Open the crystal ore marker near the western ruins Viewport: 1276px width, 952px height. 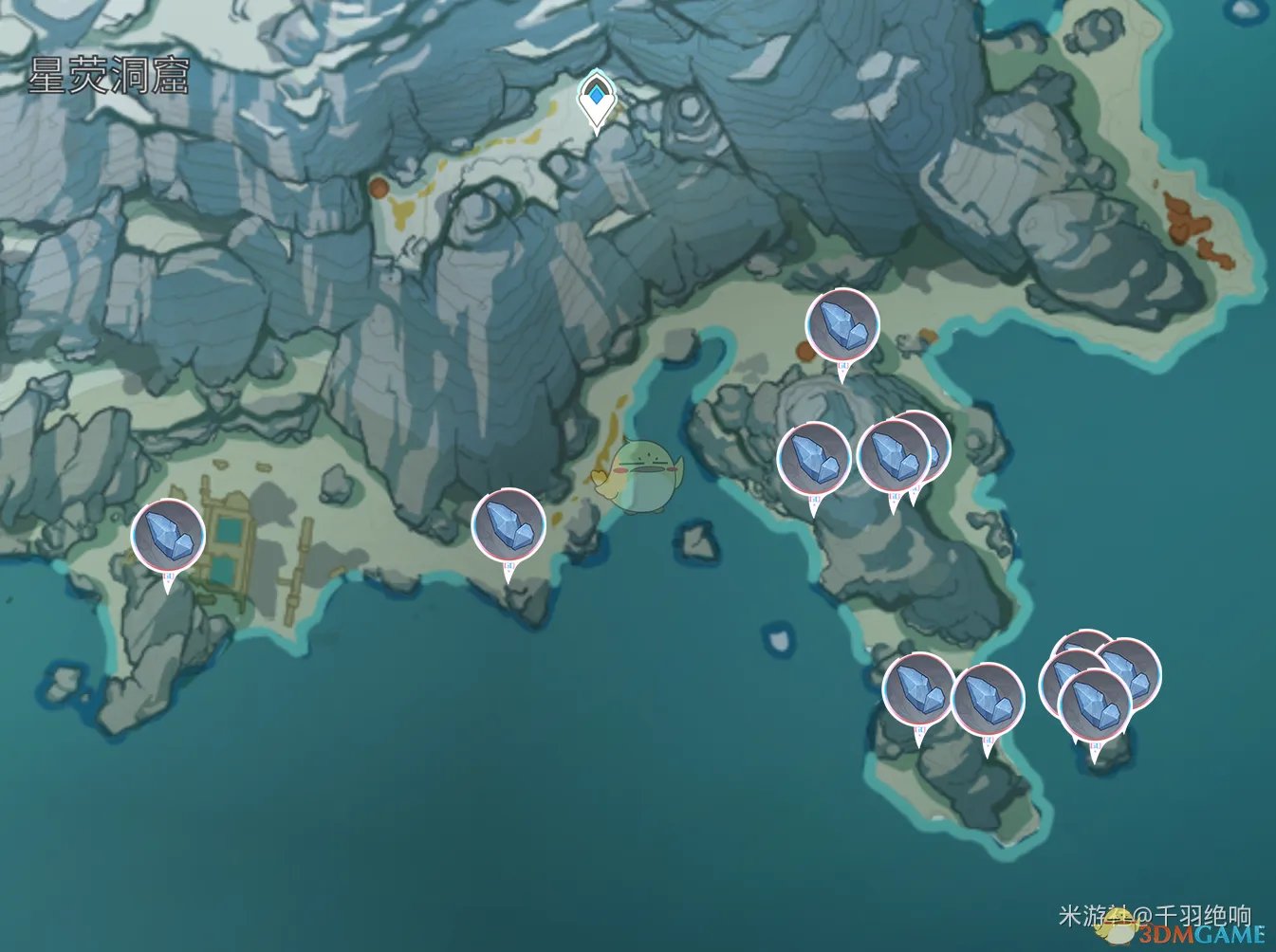(x=169, y=533)
